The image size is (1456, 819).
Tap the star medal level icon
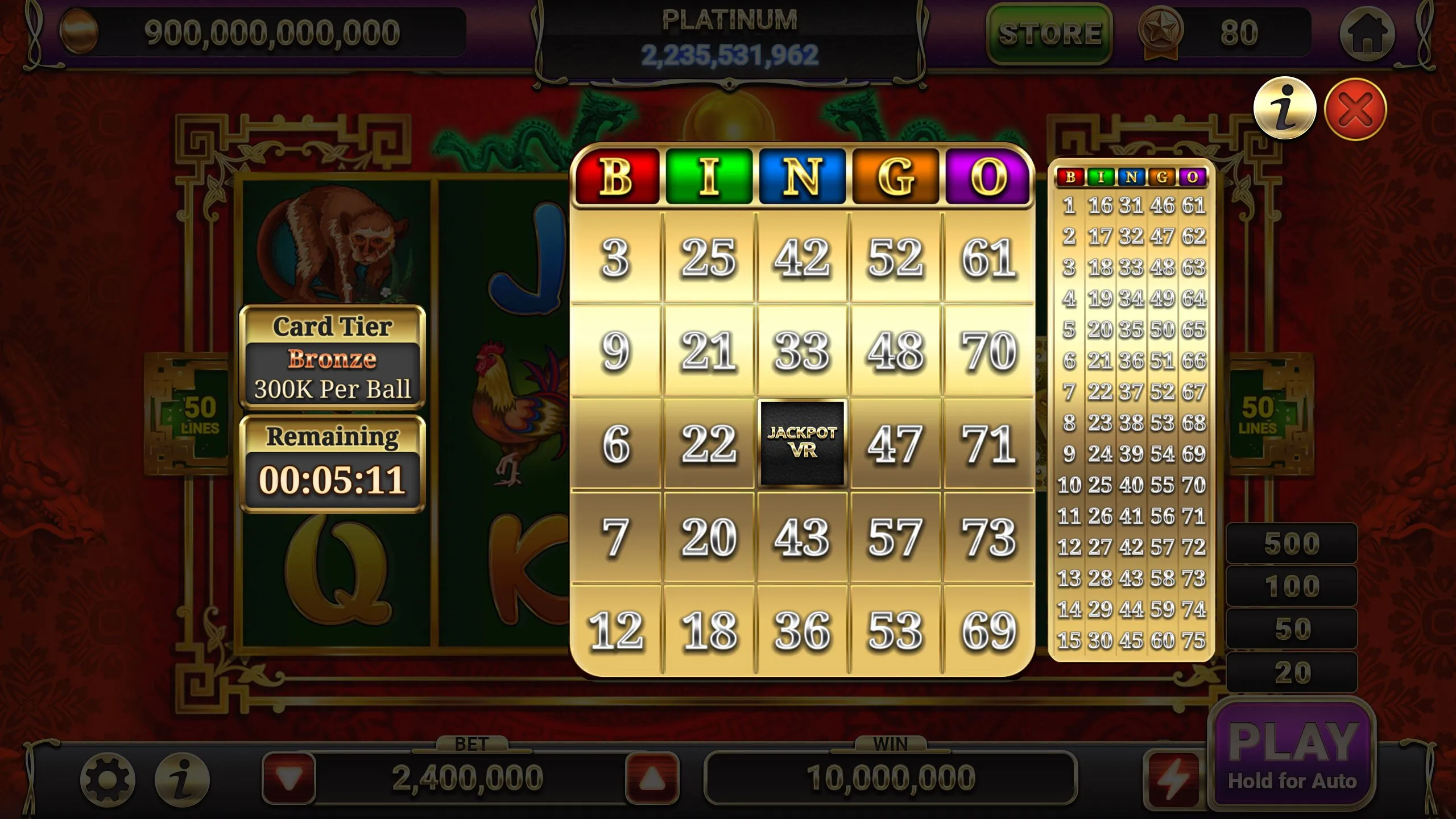1160,32
